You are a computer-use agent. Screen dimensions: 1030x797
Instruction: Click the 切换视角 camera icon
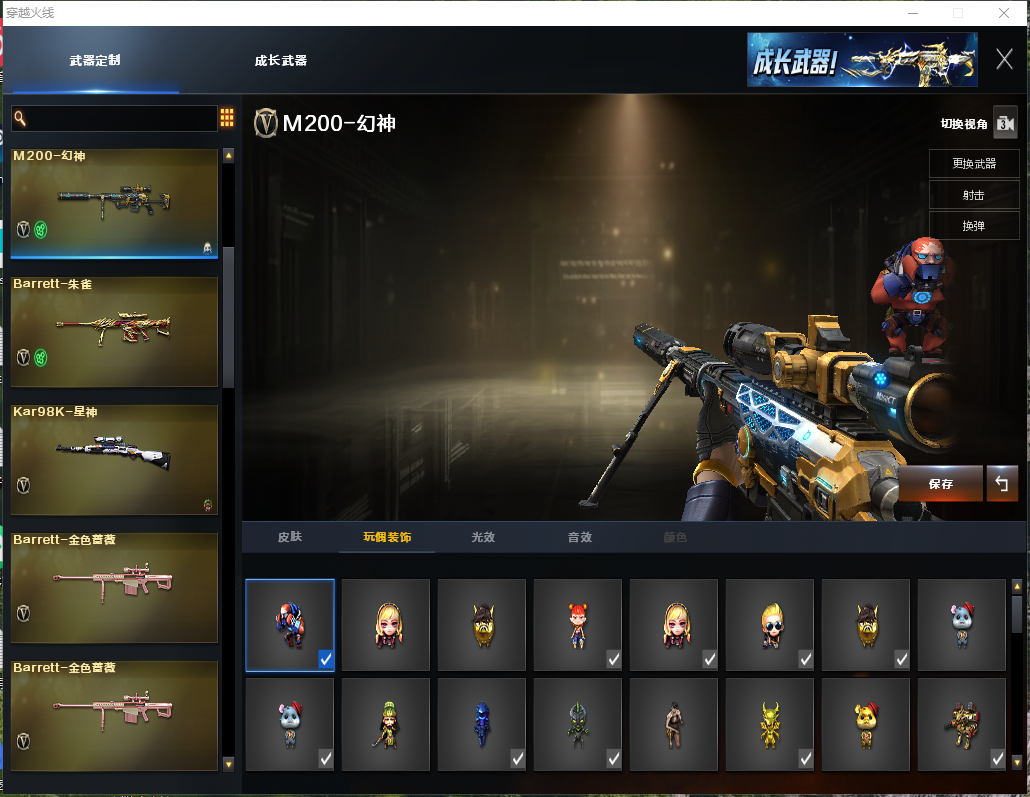(1004, 123)
